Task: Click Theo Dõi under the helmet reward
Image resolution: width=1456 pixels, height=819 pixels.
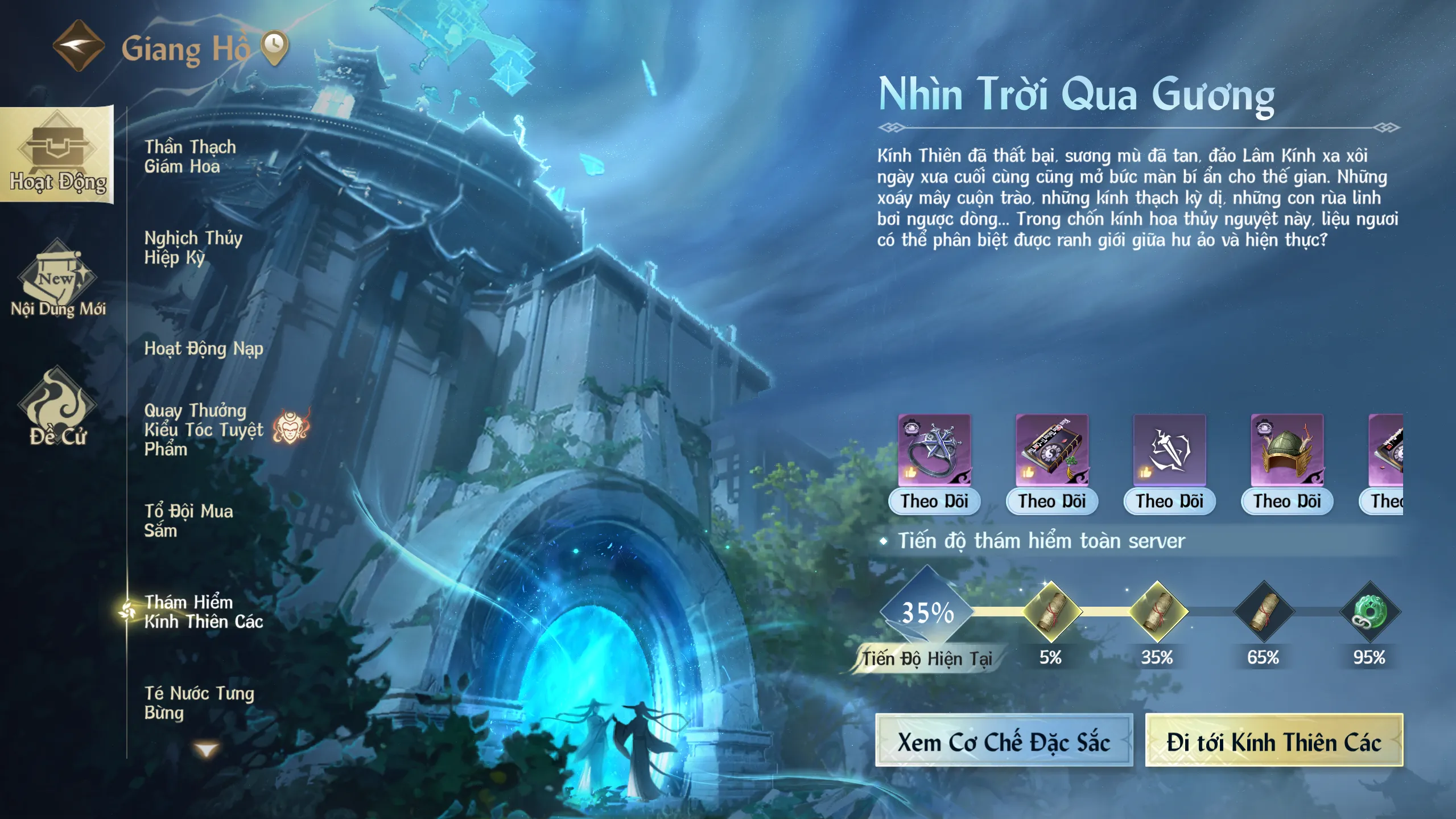Action: pos(1287,501)
